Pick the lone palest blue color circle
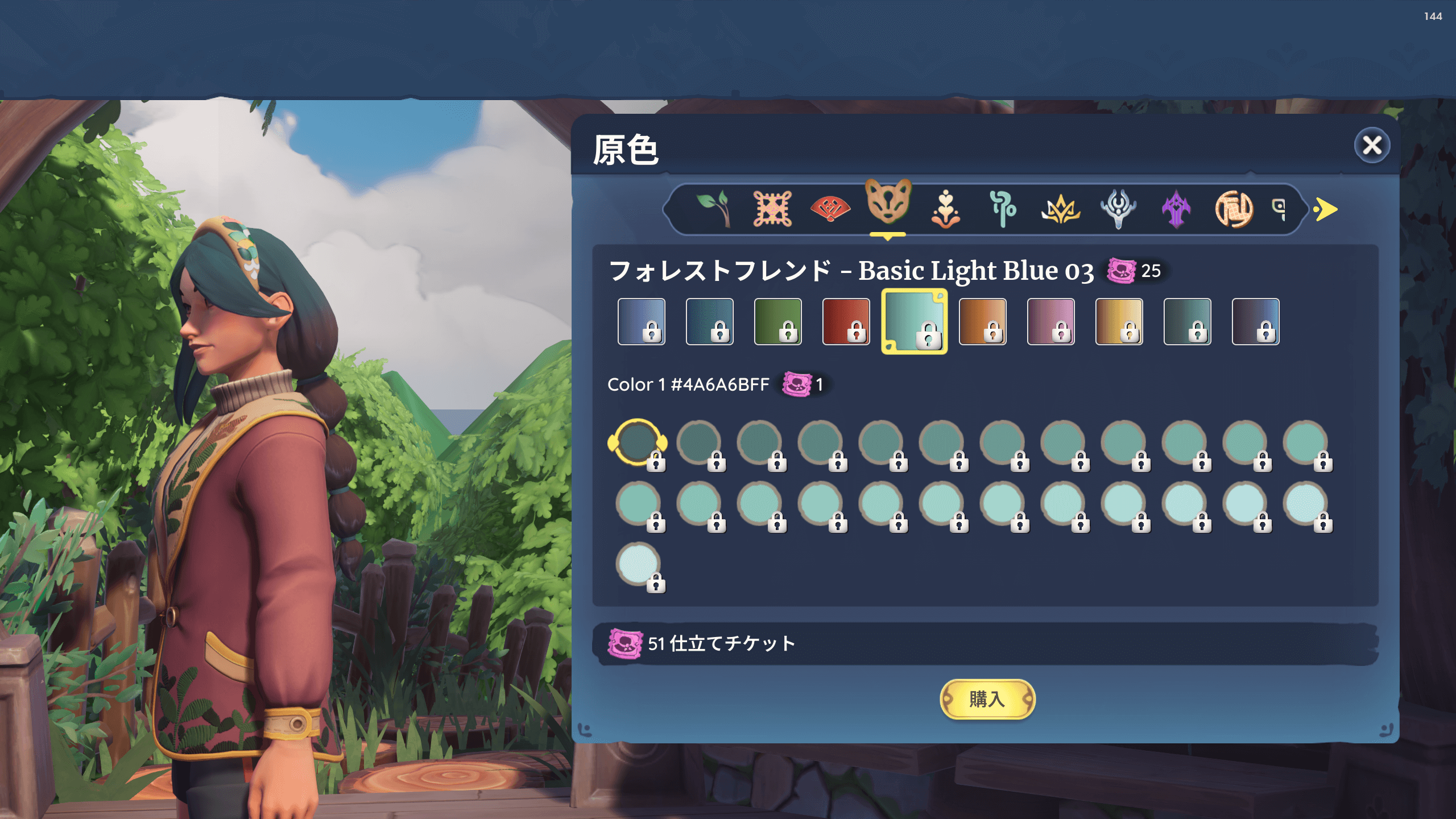Screen dimensions: 1456x819 [638, 564]
